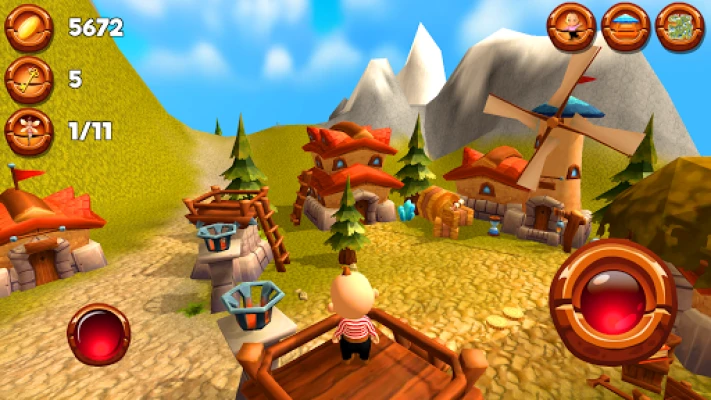Viewport: 711px width, 400px height.
Task: Click the golden key counter icon
Action: 28,80
